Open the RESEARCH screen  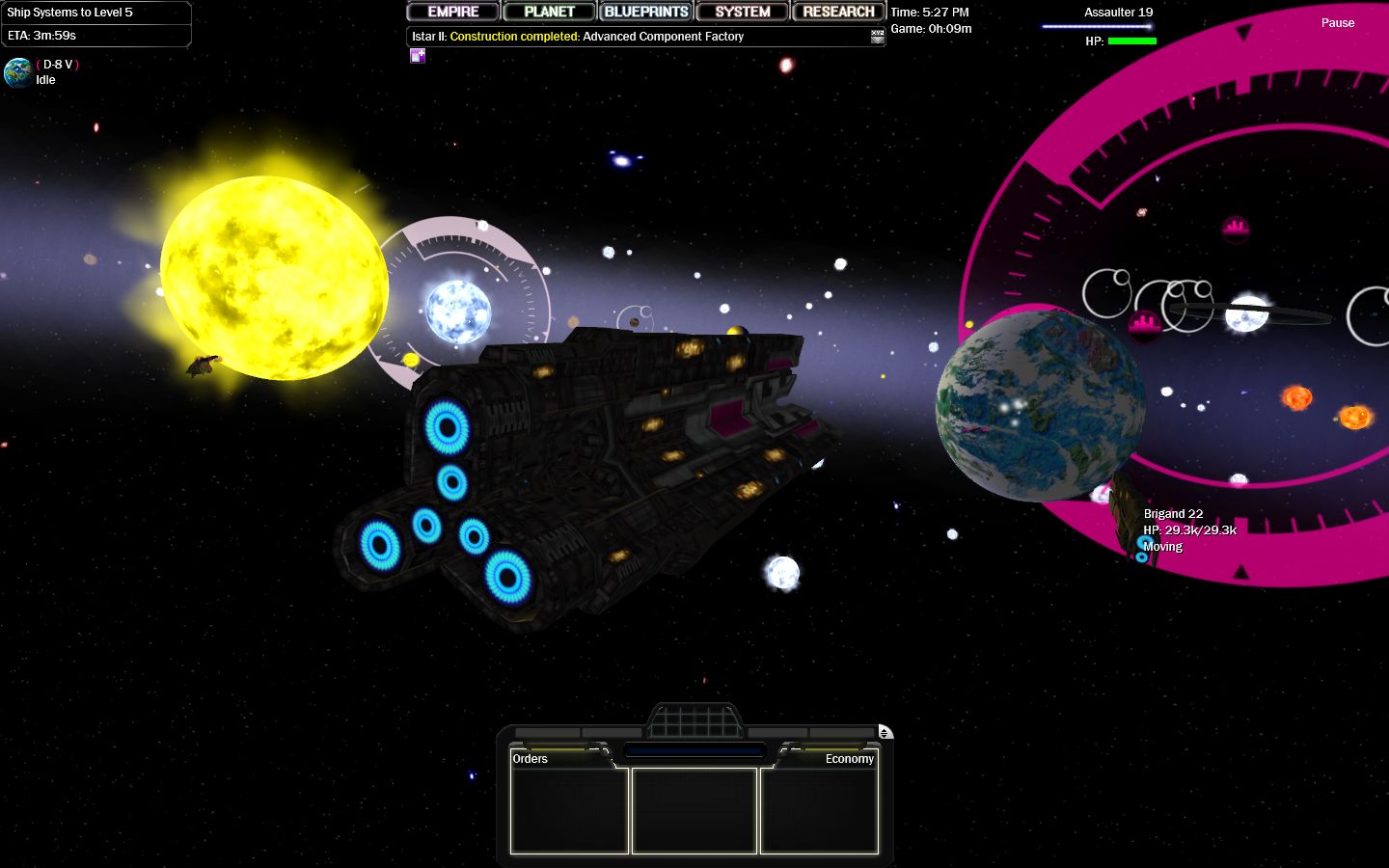pyautogui.click(x=838, y=12)
